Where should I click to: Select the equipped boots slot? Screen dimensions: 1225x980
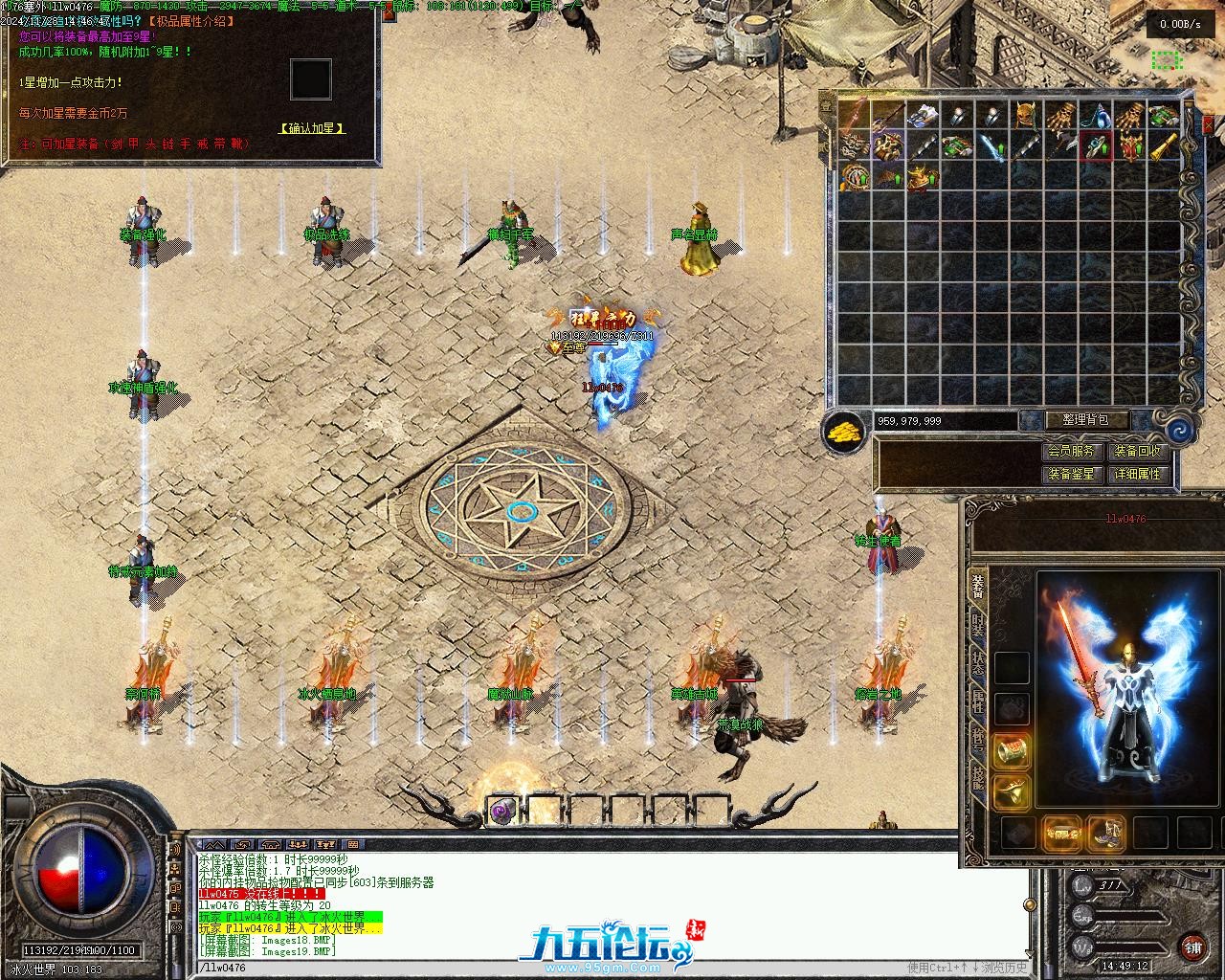click(x=1107, y=833)
